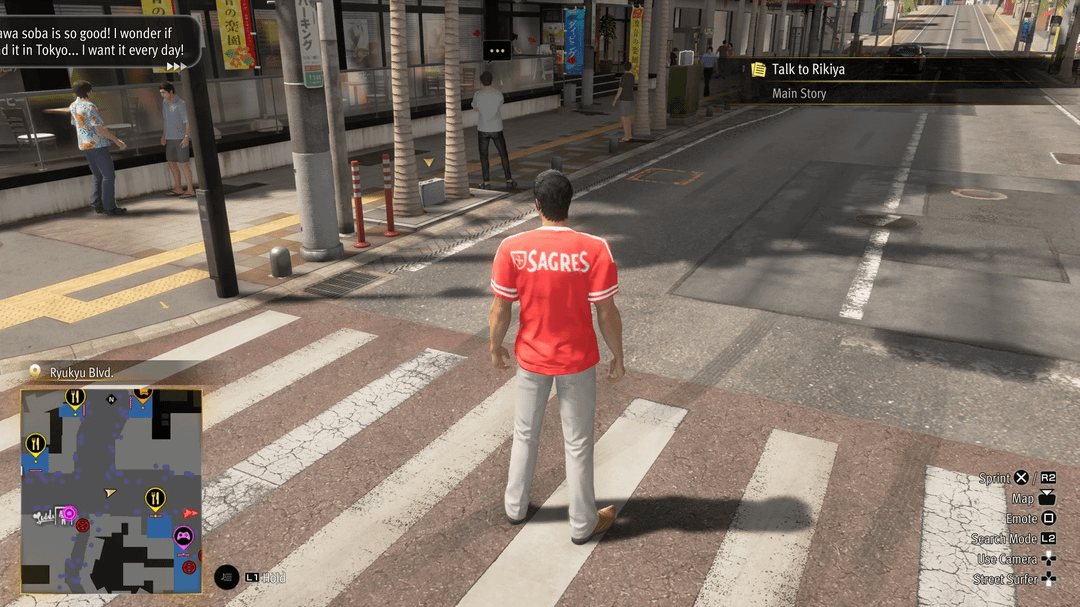Click the north indicator on the minimap
This screenshot has height=607, width=1080.
pyautogui.click(x=112, y=400)
